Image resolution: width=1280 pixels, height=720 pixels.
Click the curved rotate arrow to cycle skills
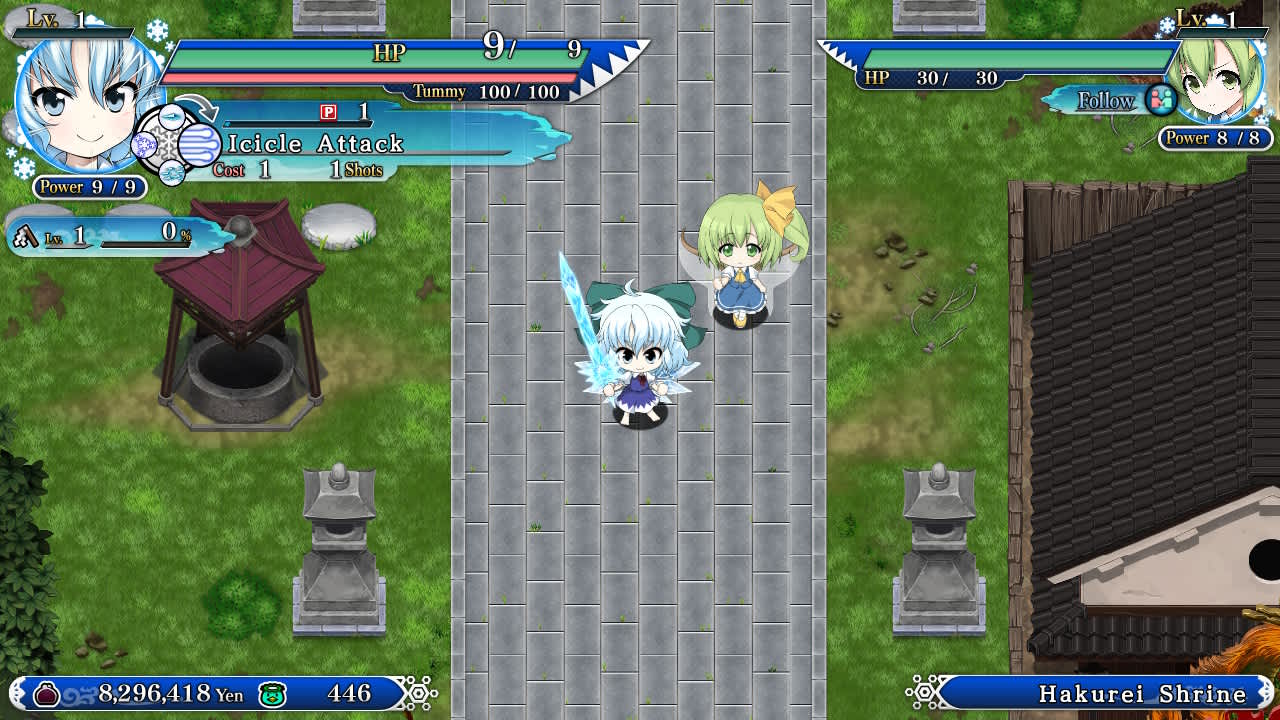197,105
